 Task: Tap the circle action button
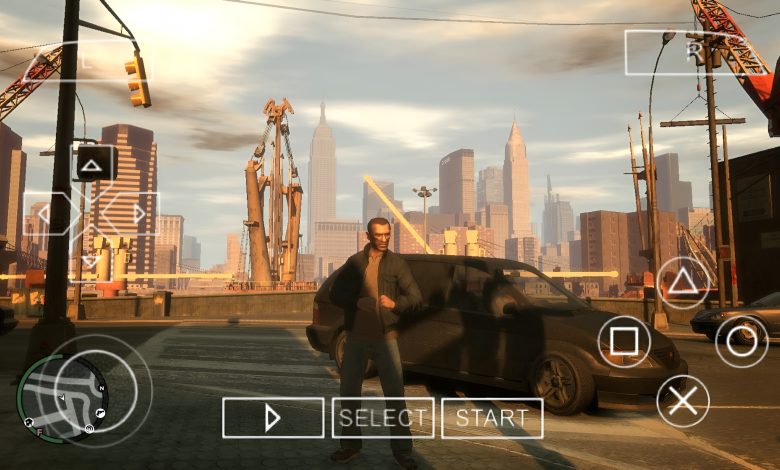coord(742,341)
